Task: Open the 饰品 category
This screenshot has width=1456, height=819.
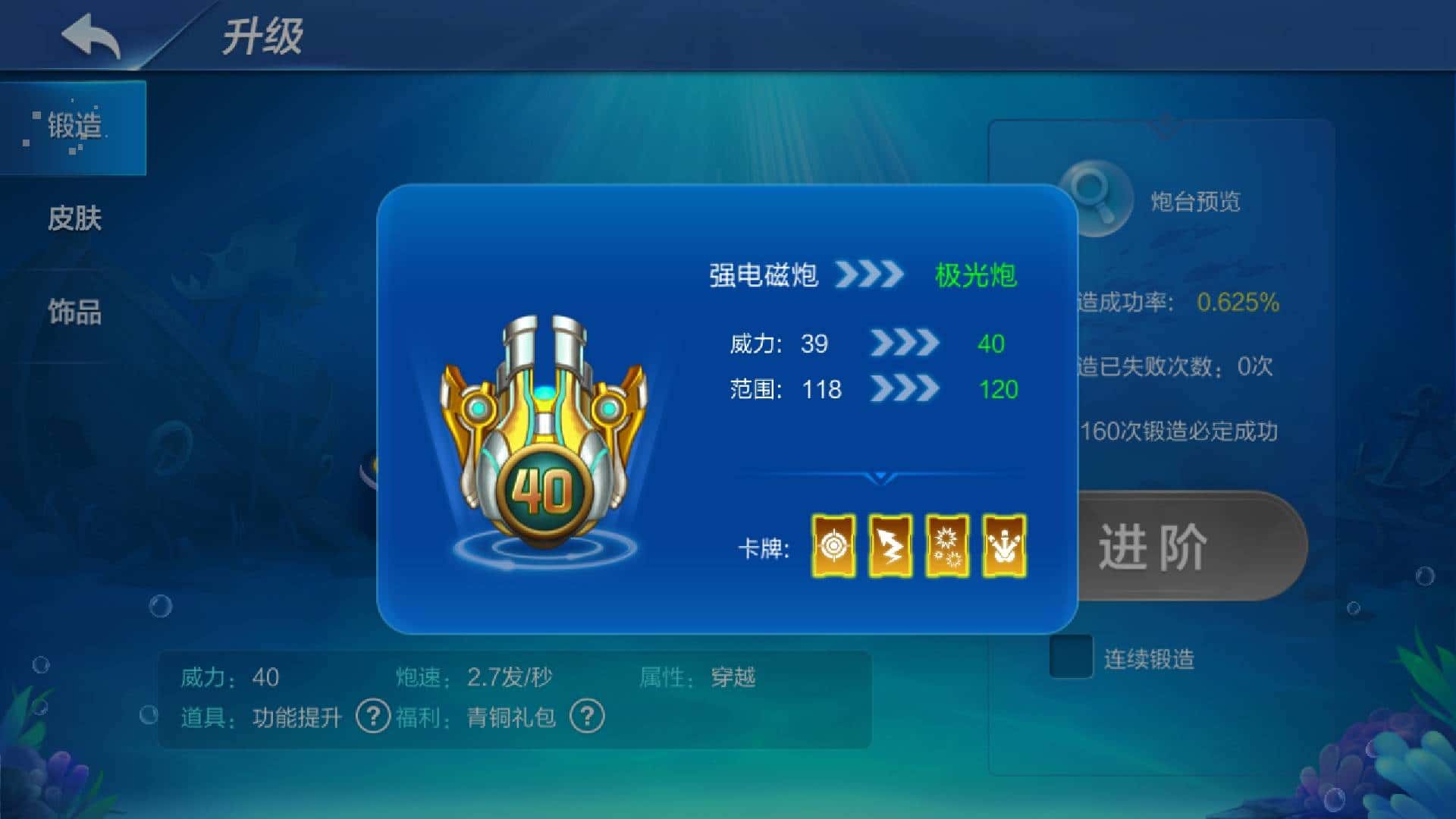Action: [76, 311]
